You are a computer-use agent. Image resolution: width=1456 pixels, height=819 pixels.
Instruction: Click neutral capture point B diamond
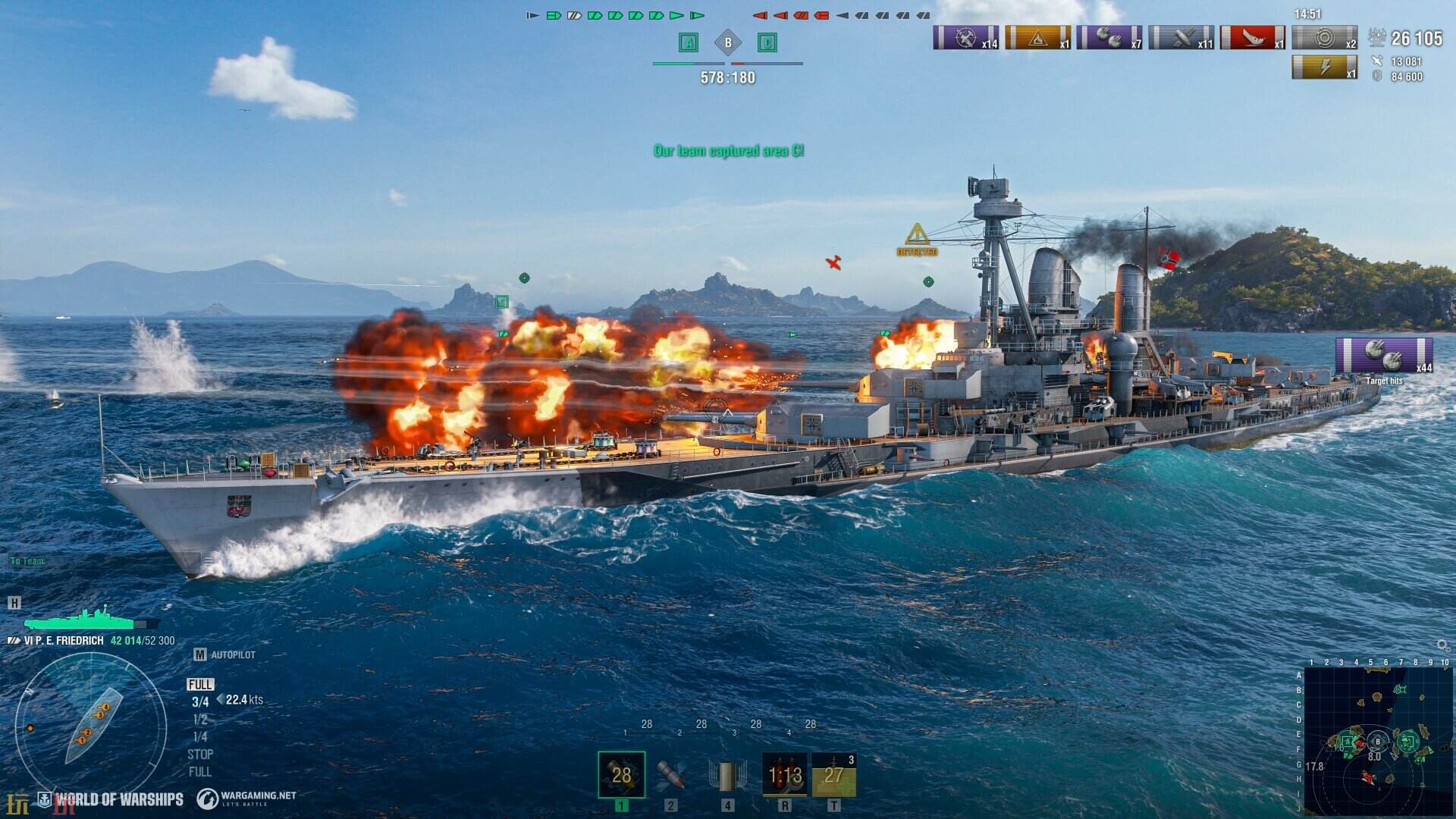tap(728, 42)
